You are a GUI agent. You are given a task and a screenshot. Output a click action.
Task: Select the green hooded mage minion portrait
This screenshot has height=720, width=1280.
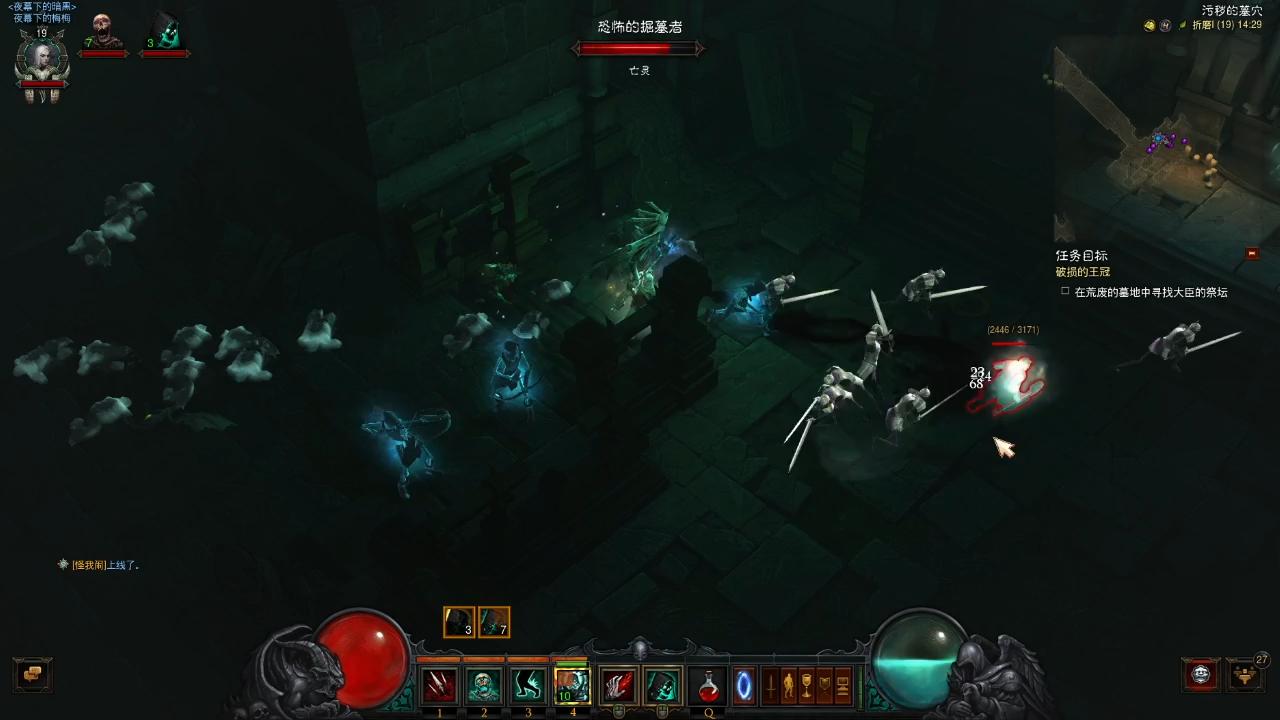[165, 33]
